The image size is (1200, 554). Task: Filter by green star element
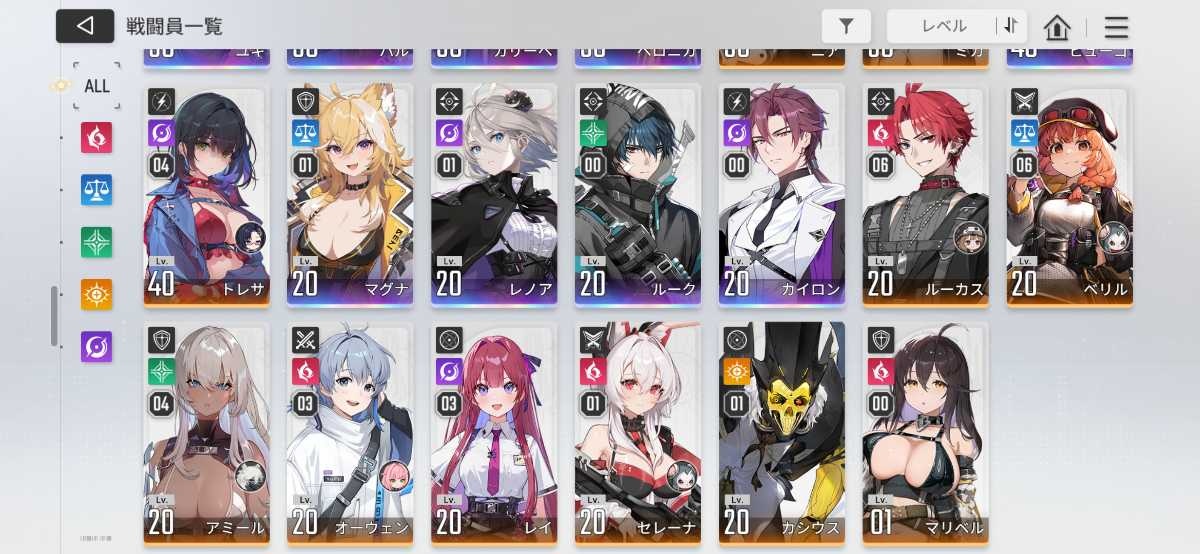pos(97,242)
